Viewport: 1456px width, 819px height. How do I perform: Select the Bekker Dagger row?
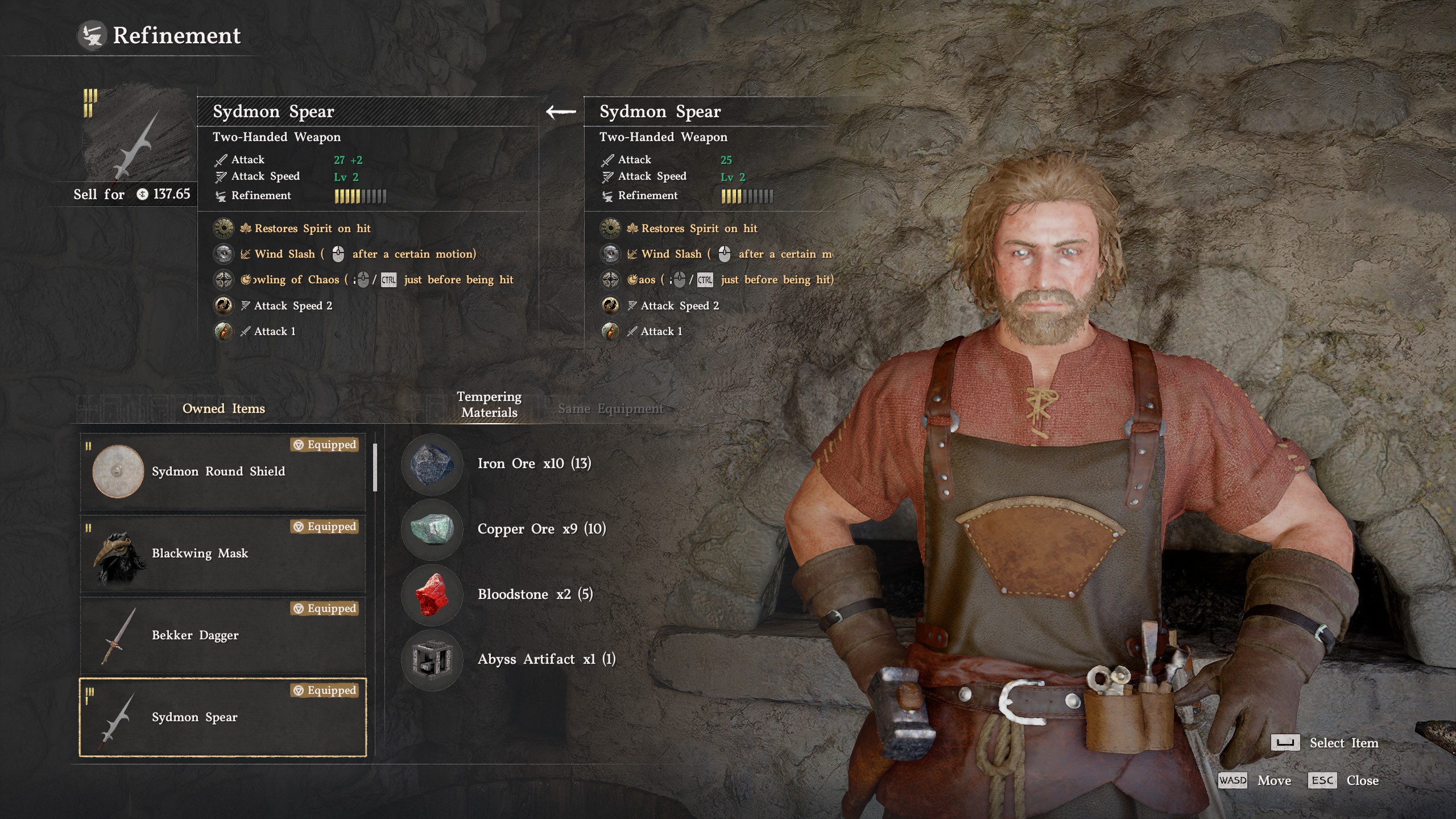click(223, 635)
